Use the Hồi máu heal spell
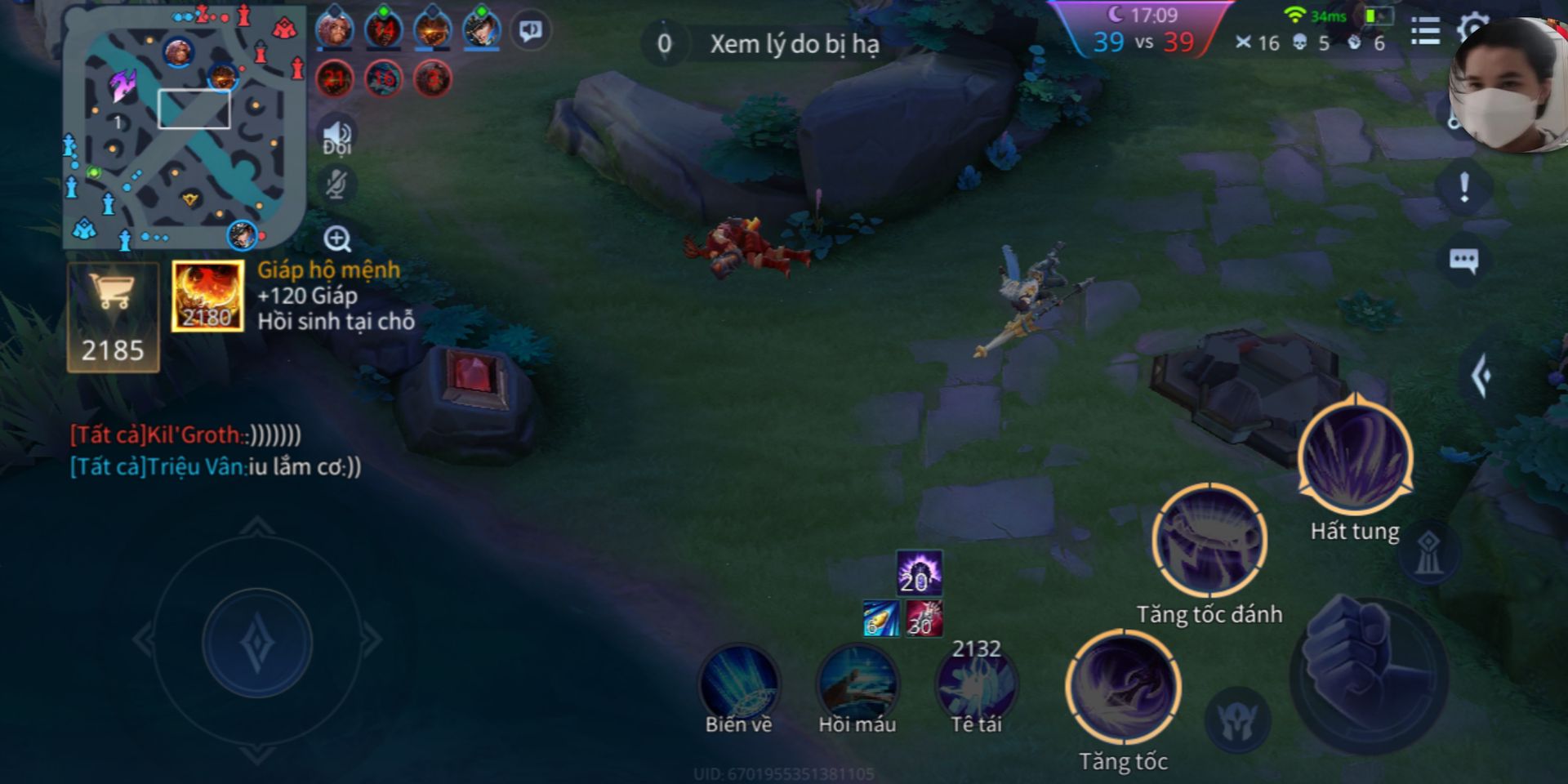 (x=857, y=684)
